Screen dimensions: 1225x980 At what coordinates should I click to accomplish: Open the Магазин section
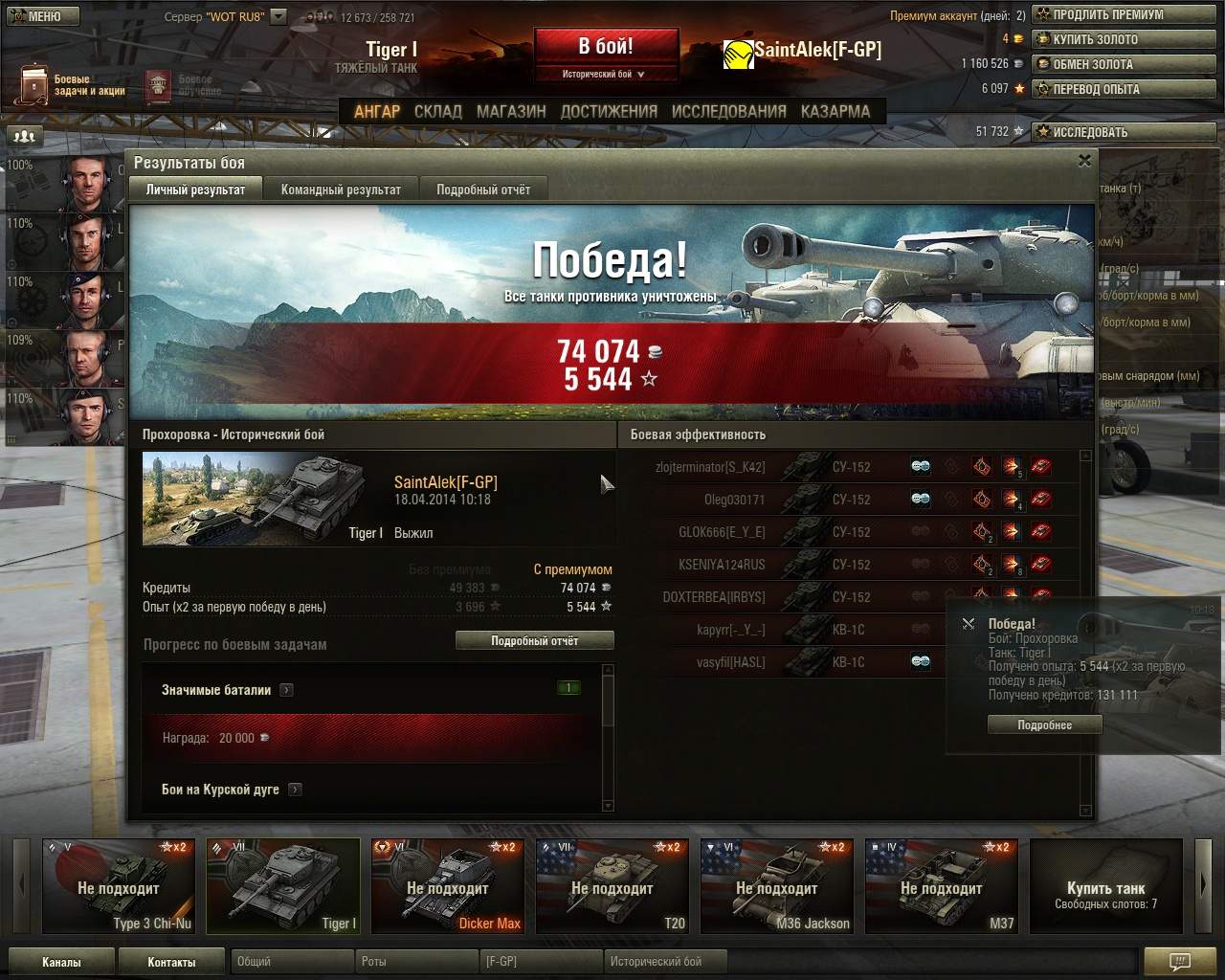click(x=511, y=111)
